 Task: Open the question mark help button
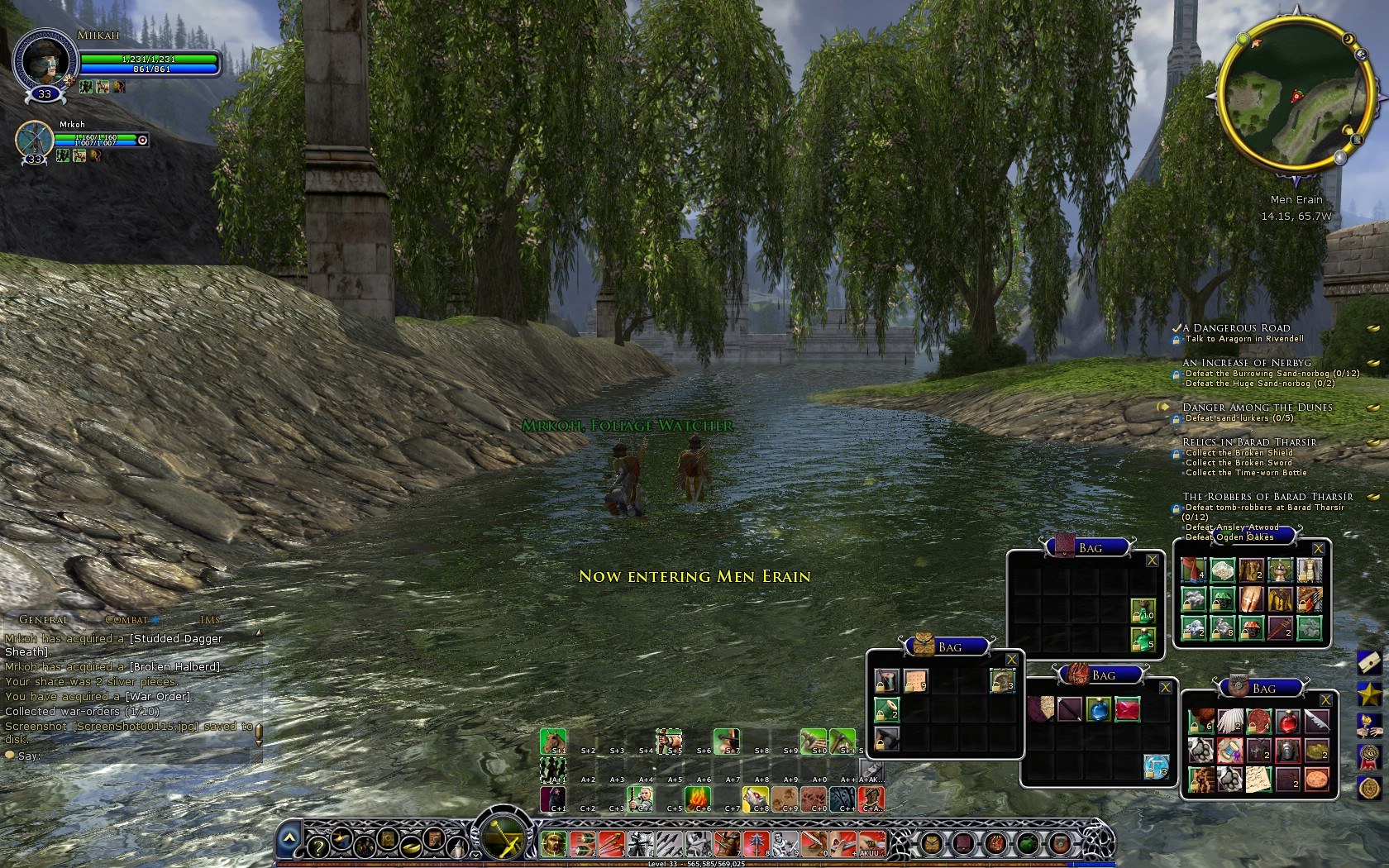coord(317,845)
